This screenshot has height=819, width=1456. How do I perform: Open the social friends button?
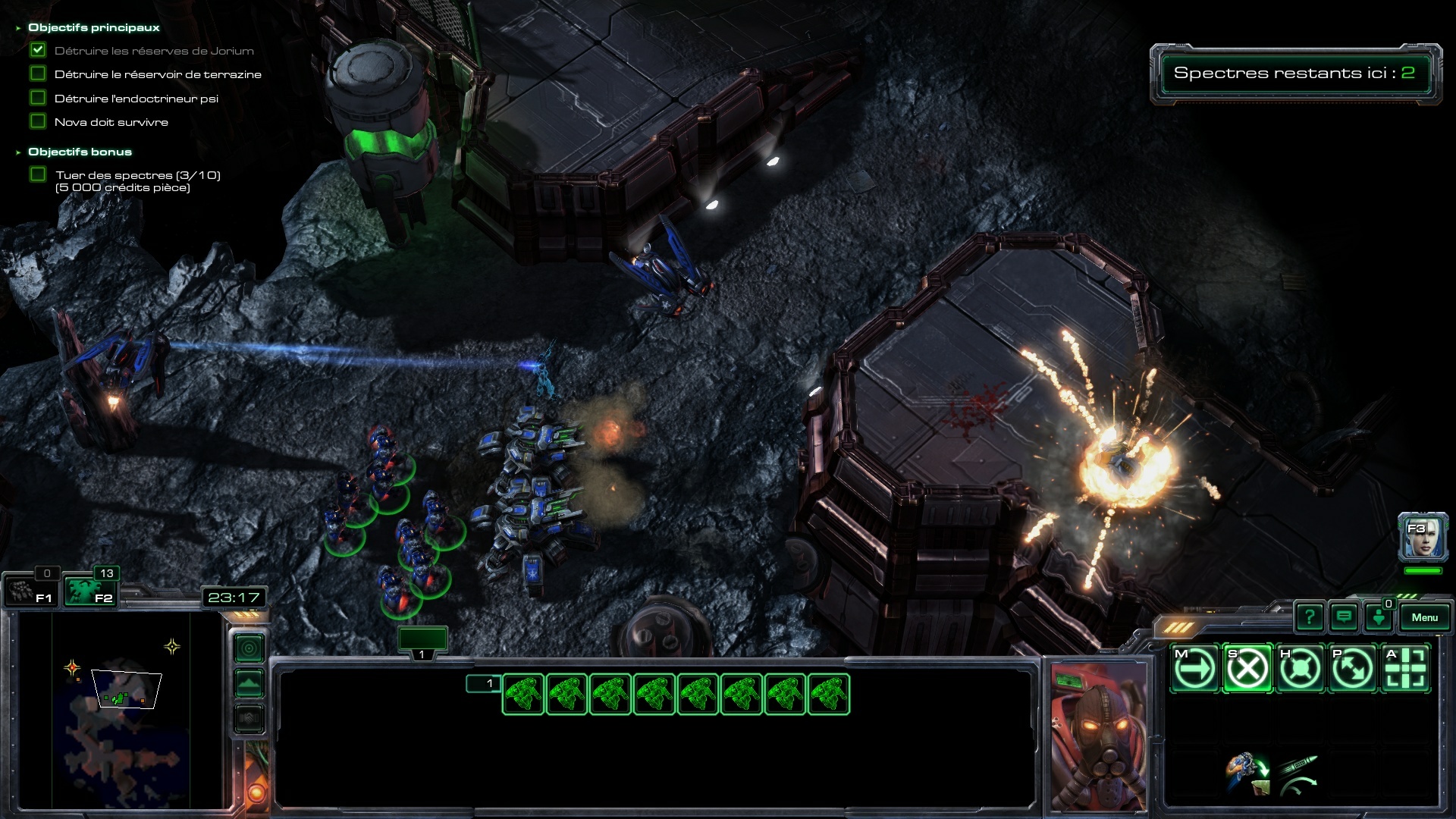1378,617
